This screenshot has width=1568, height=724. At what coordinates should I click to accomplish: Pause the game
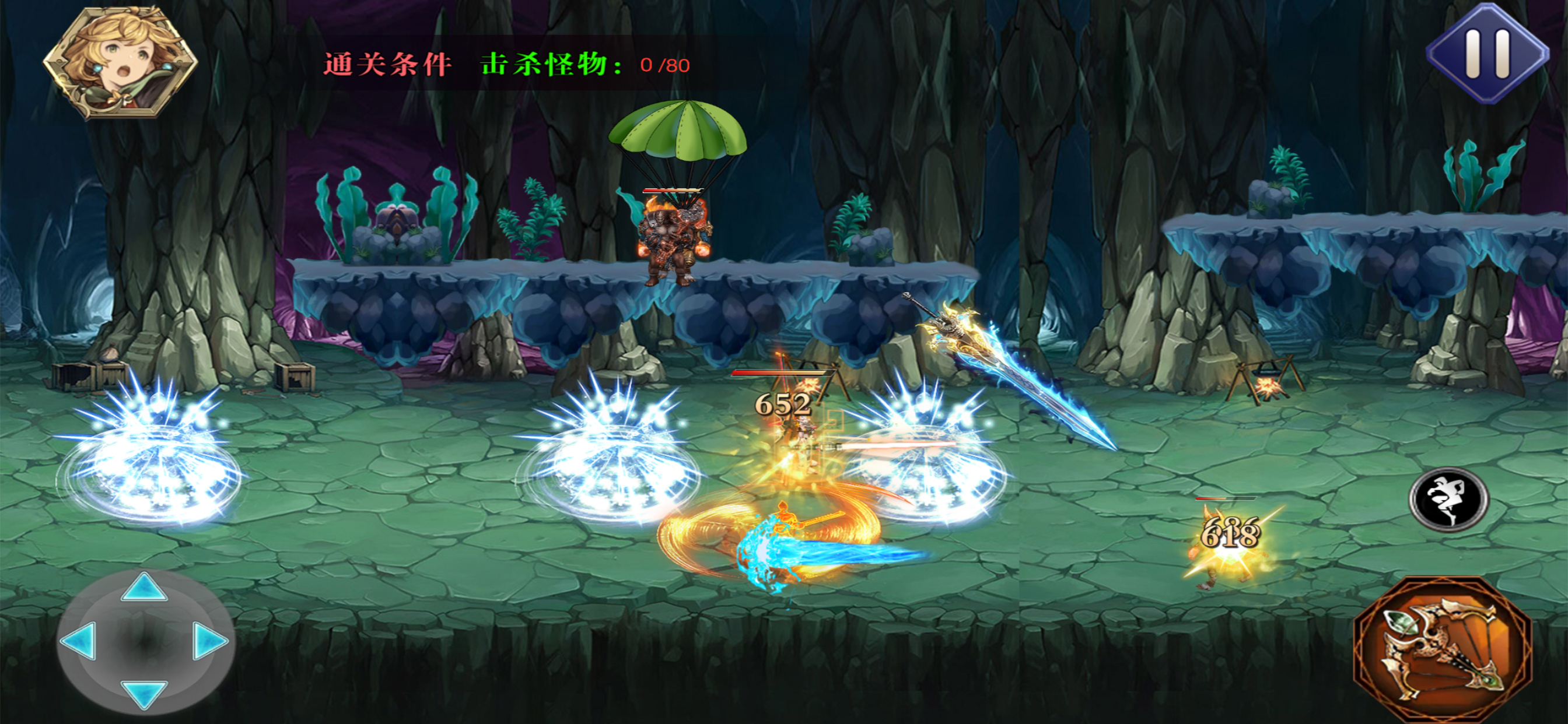pos(1487,54)
